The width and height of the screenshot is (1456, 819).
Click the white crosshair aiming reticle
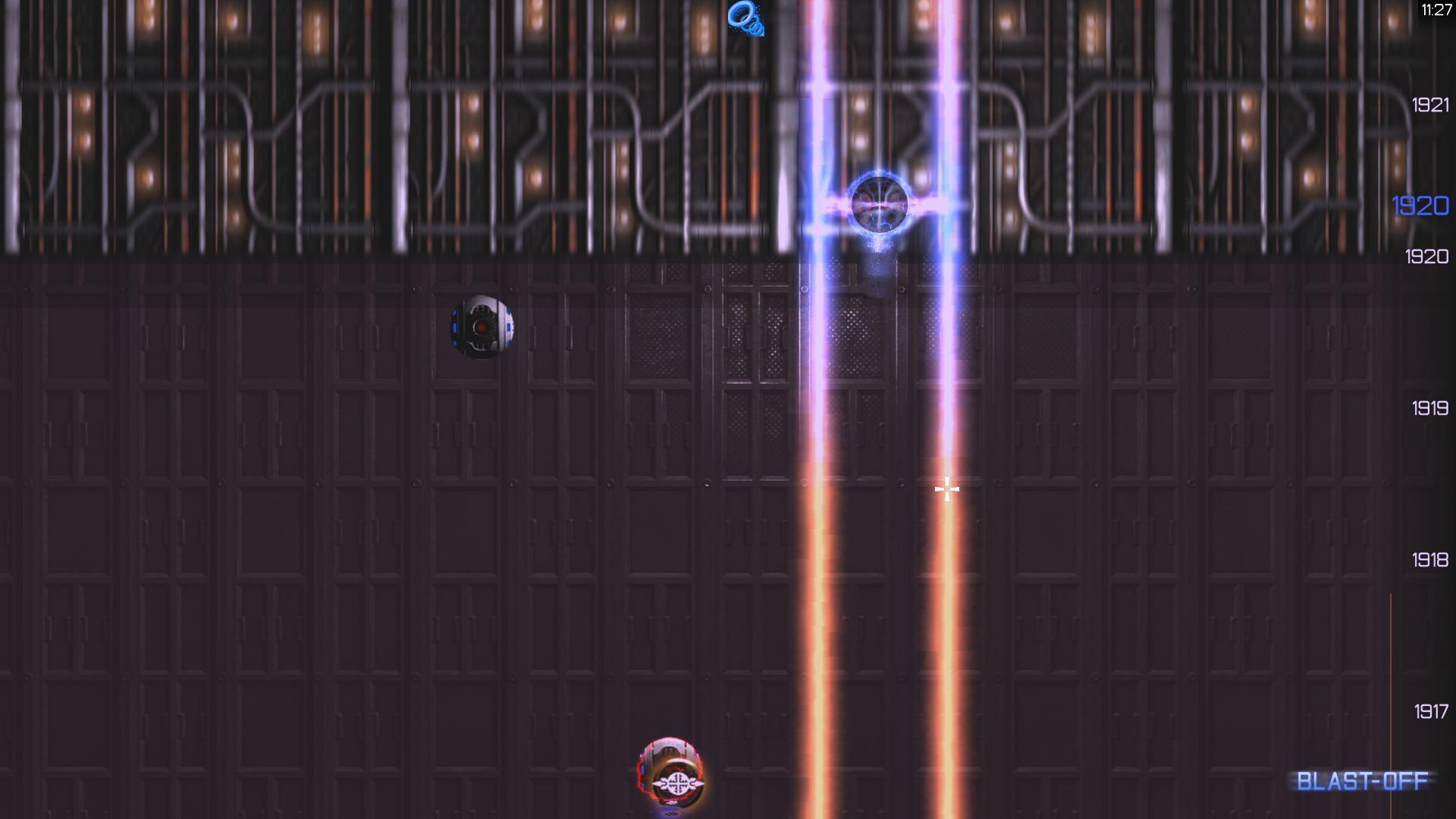pyautogui.click(x=947, y=490)
